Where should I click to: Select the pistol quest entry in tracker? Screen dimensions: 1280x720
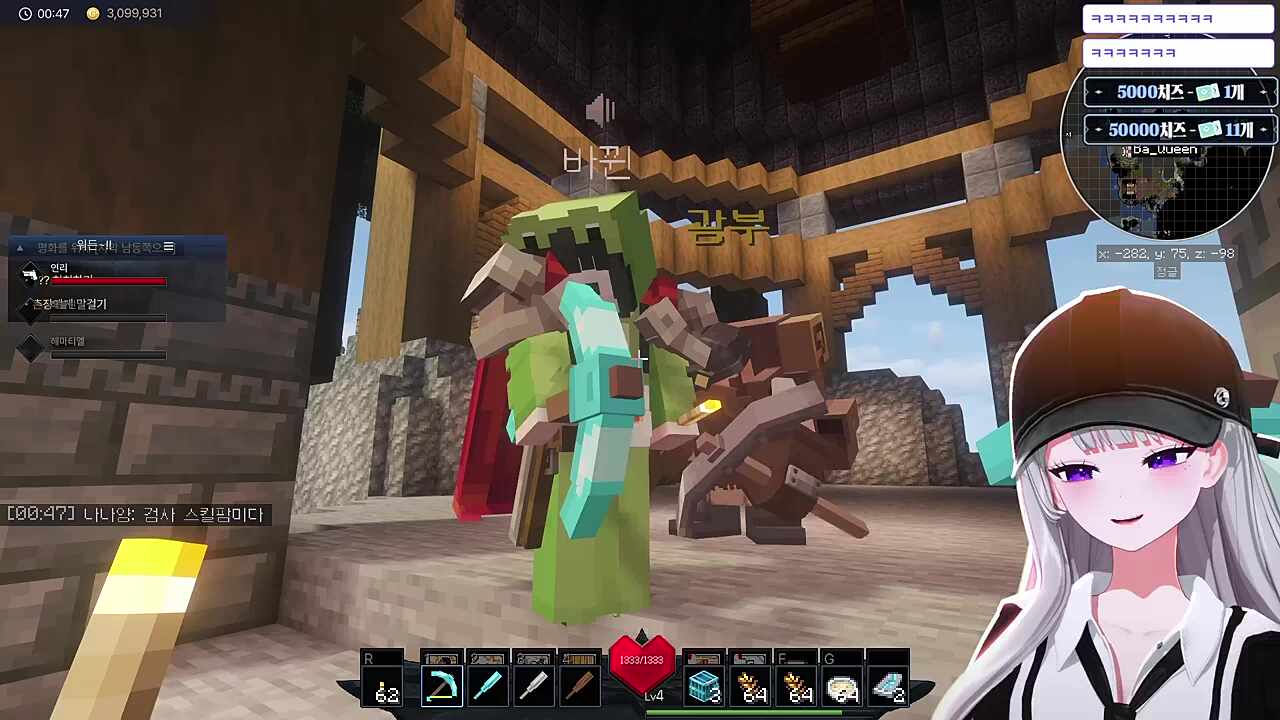[31, 274]
